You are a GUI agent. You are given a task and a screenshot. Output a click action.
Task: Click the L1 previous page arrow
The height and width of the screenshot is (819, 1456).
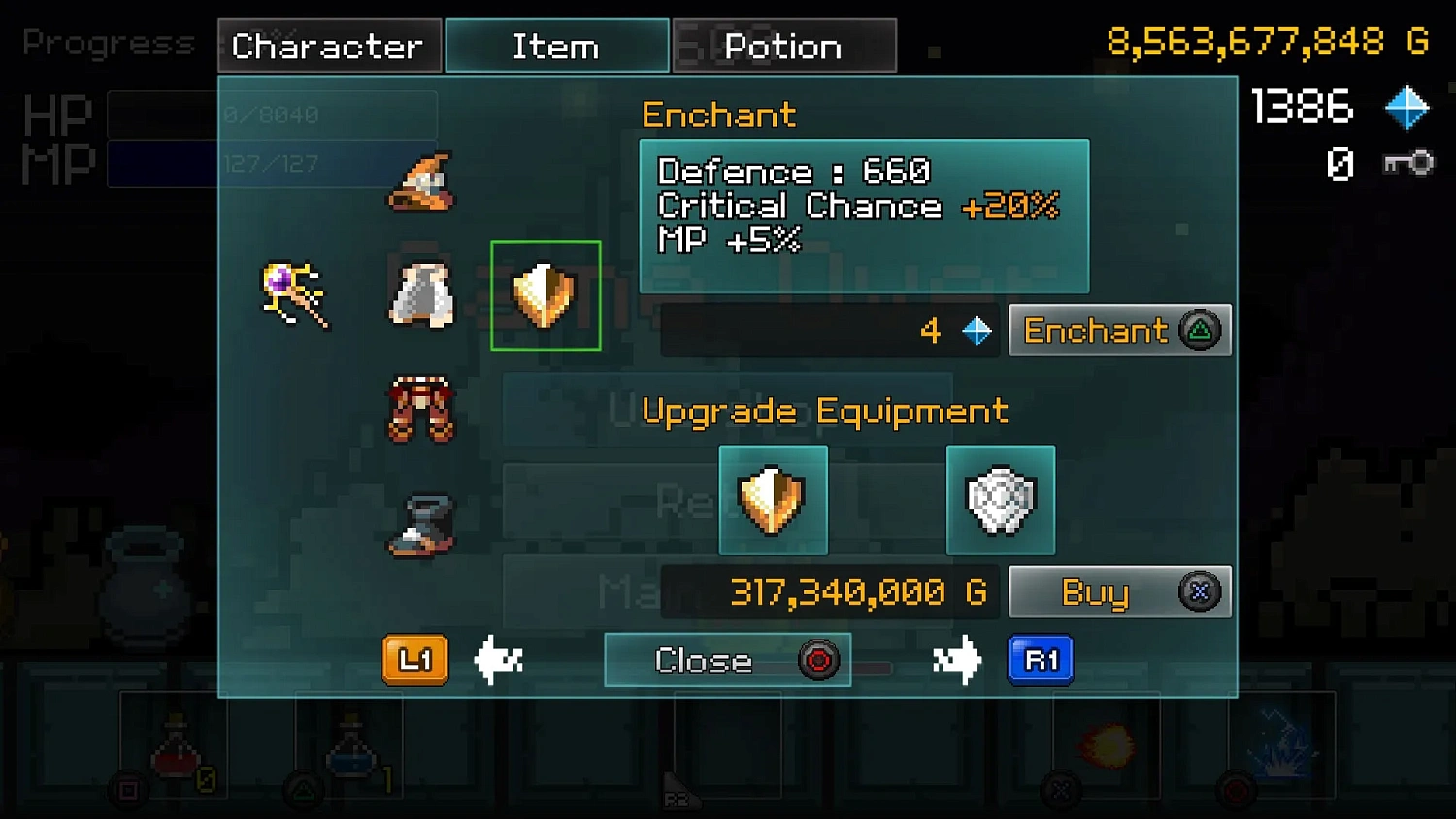(x=414, y=660)
